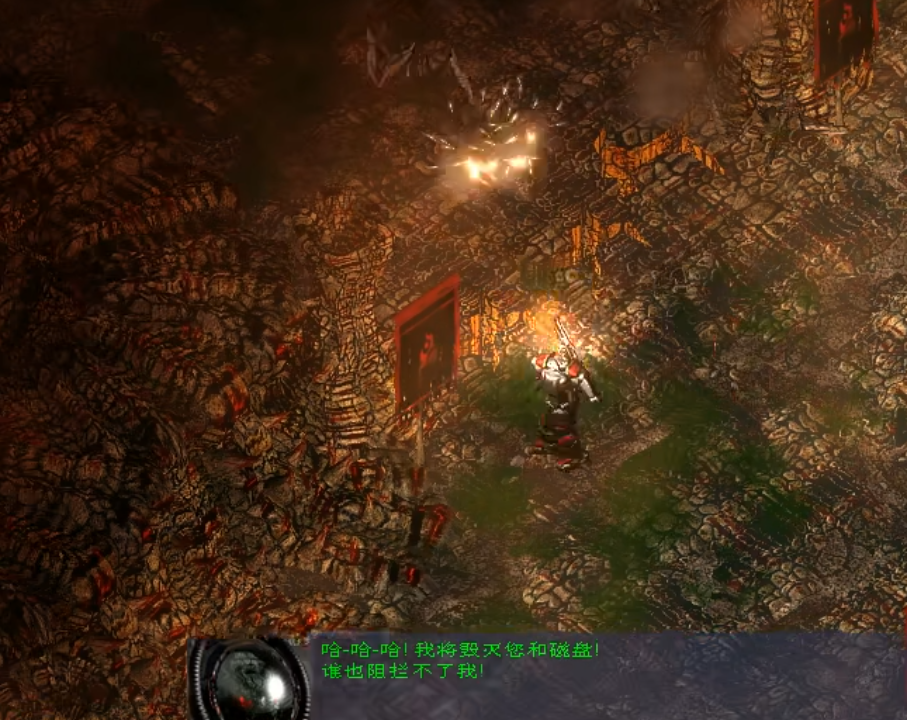Screen dimensions: 907x720
Task: Click the speaker portrait in the dialogue box
Action: coord(248,679)
